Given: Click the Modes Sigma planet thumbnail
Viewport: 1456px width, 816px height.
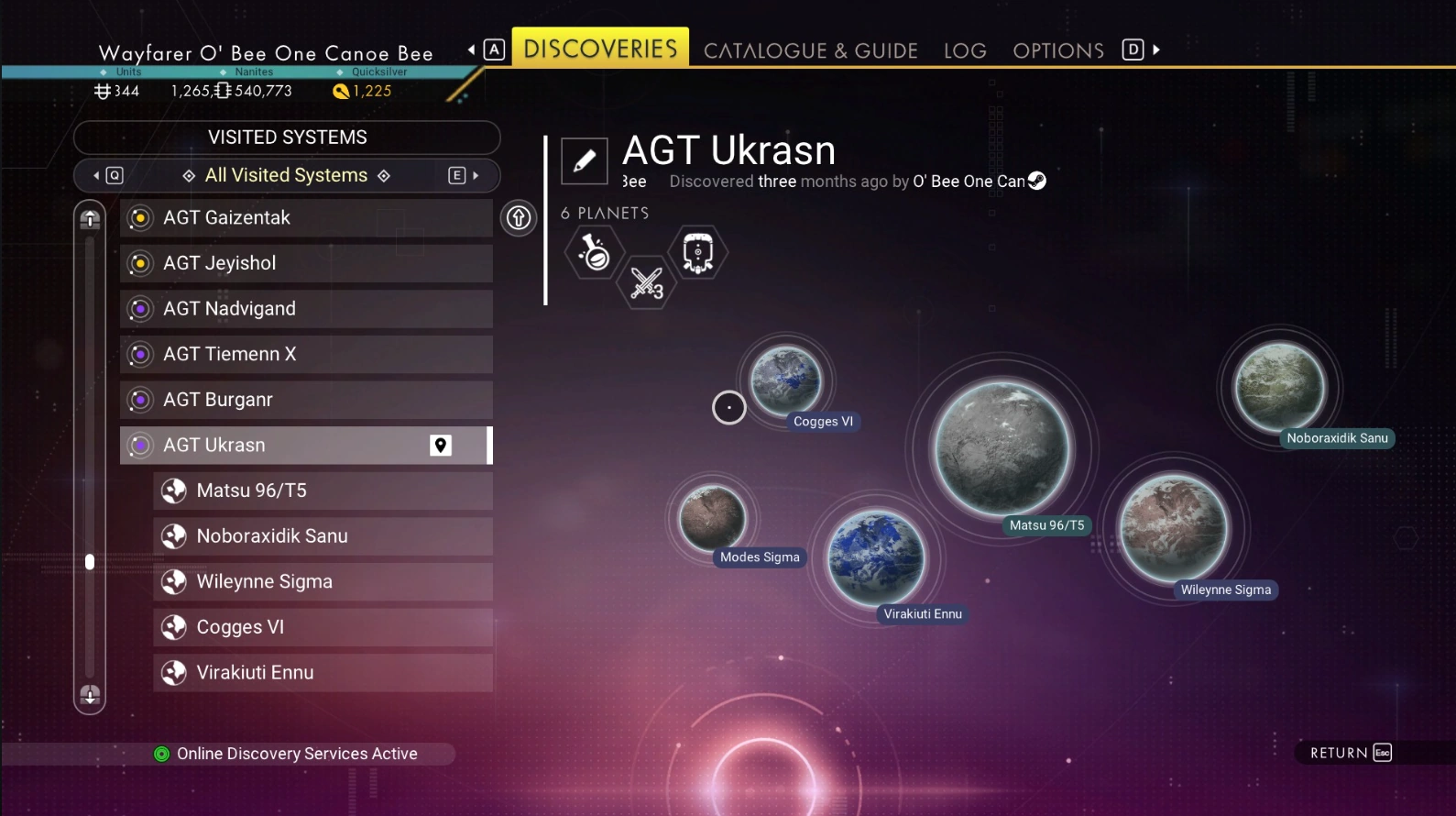Looking at the screenshot, I should [x=712, y=518].
